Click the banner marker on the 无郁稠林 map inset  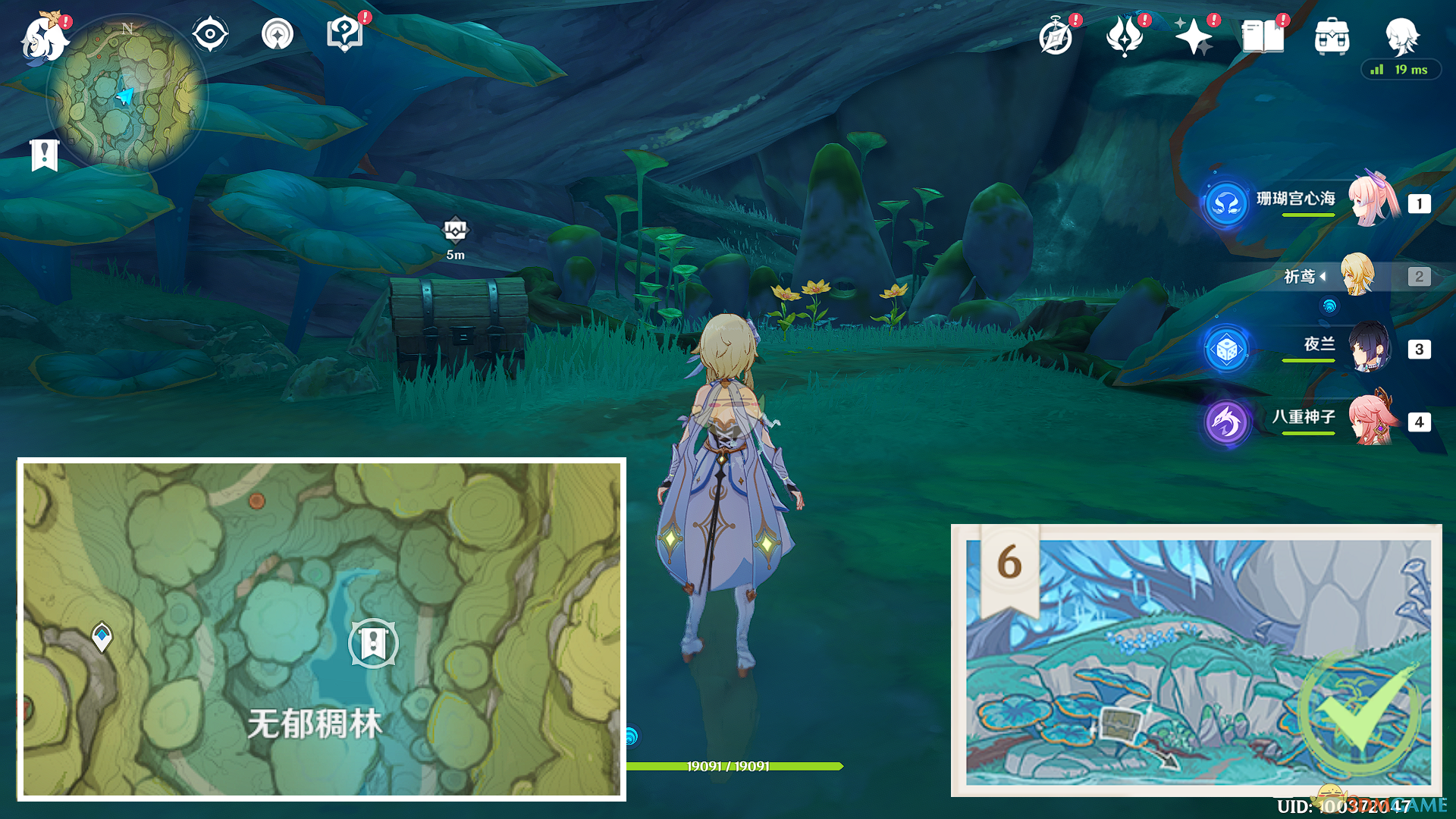tap(372, 643)
